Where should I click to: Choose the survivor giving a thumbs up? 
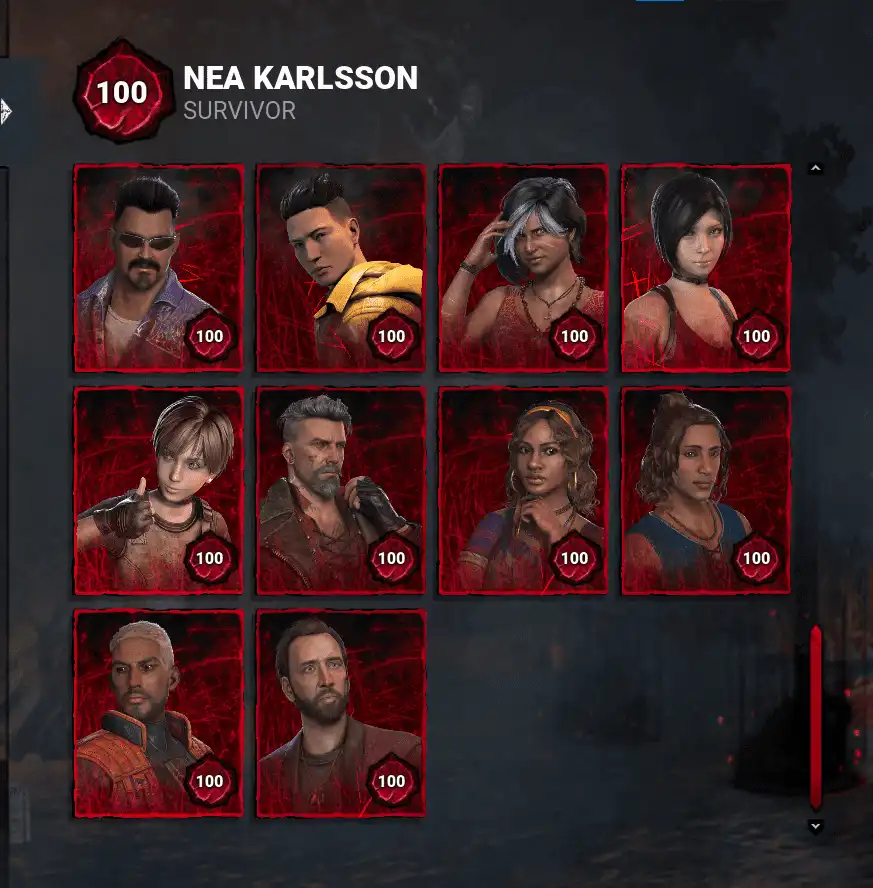coord(159,491)
